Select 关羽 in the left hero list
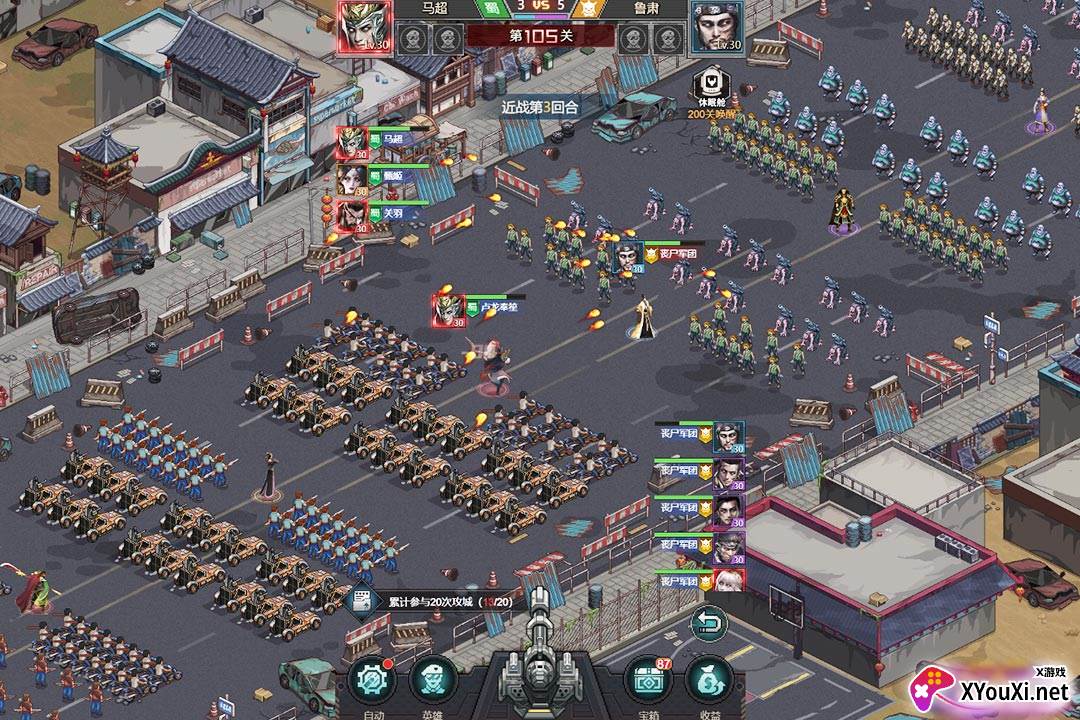Image resolution: width=1080 pixels, height=720 pixels. 352,215
